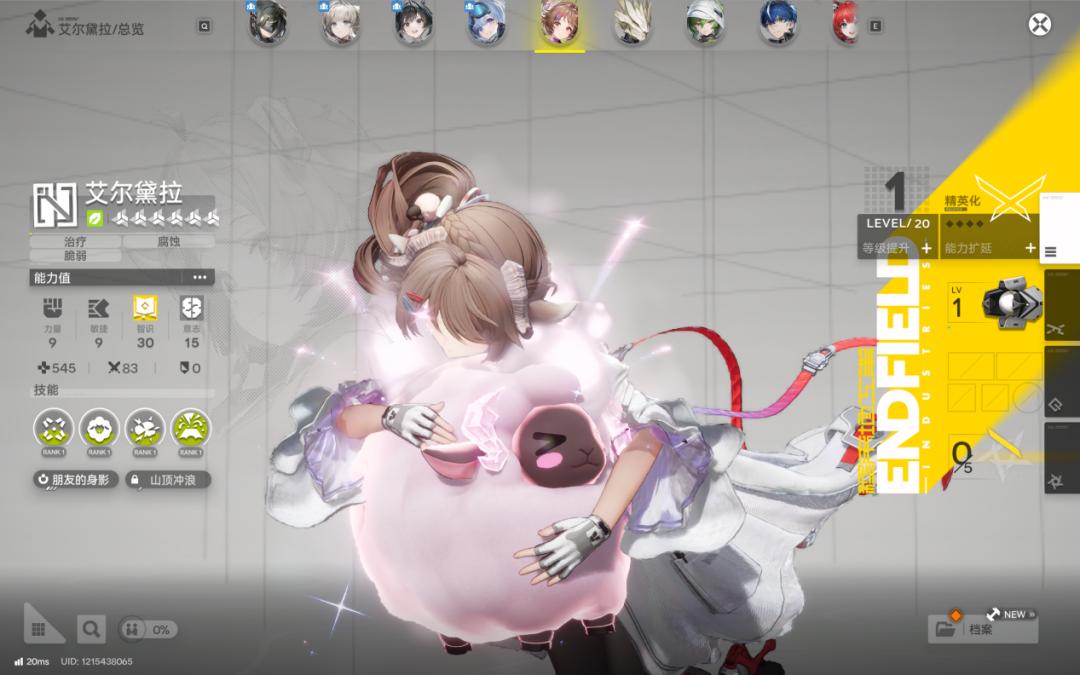Select the 朋友的身影 talent
The height and width of the screenshot is (675, 1080).
point(75,480)
